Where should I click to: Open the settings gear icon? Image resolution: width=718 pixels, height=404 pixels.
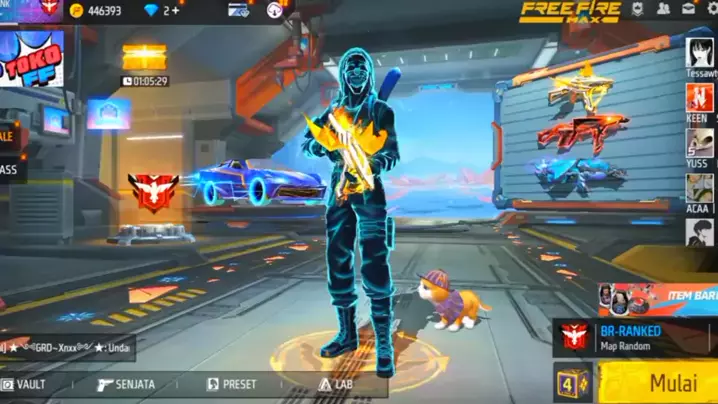pyautogui.click(x=712, y=9)
